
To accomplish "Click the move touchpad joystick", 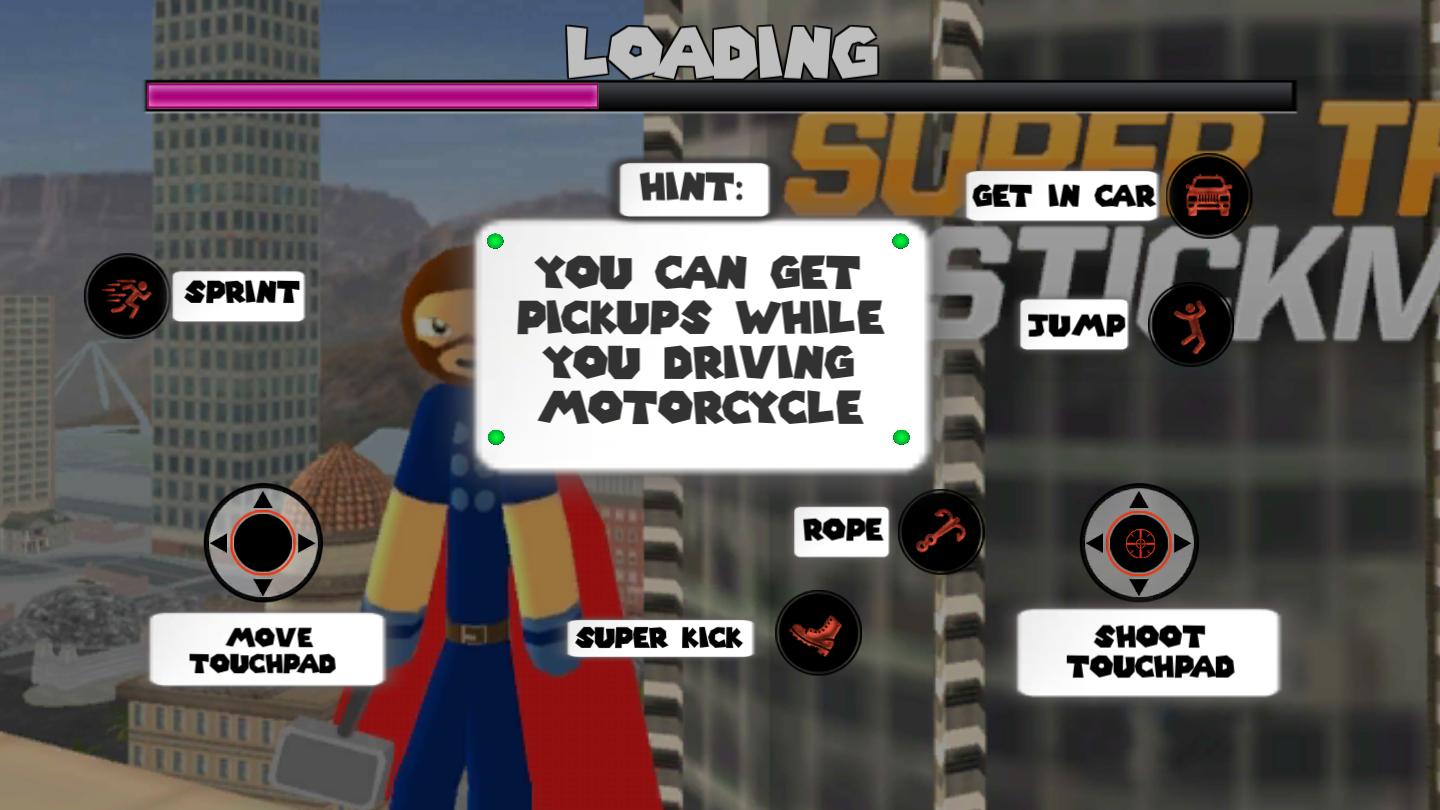I will coord(263,543).
